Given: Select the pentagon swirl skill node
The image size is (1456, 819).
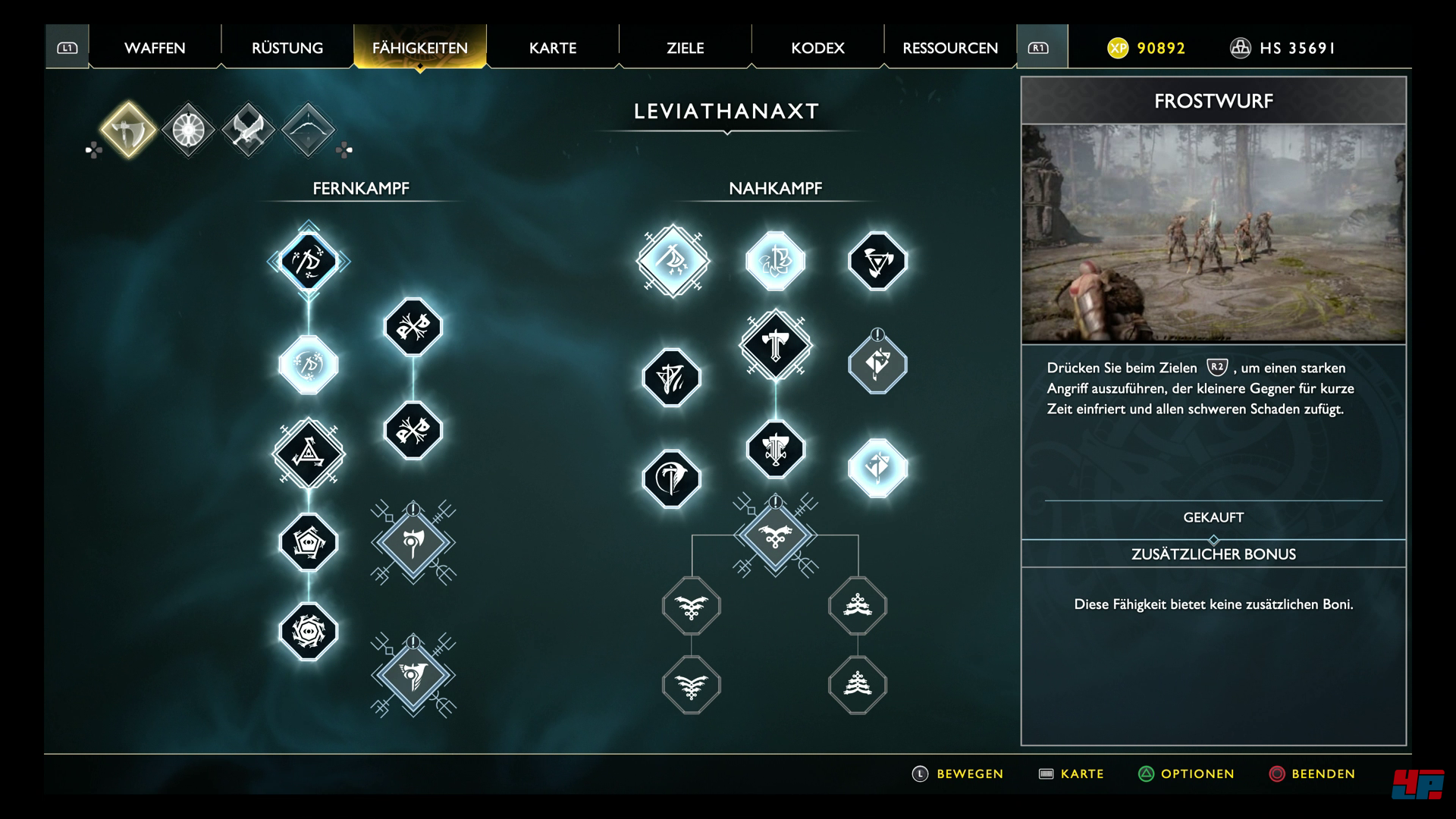Looking at the screenshot, I should pyautogui.click(x=309, y=542).
